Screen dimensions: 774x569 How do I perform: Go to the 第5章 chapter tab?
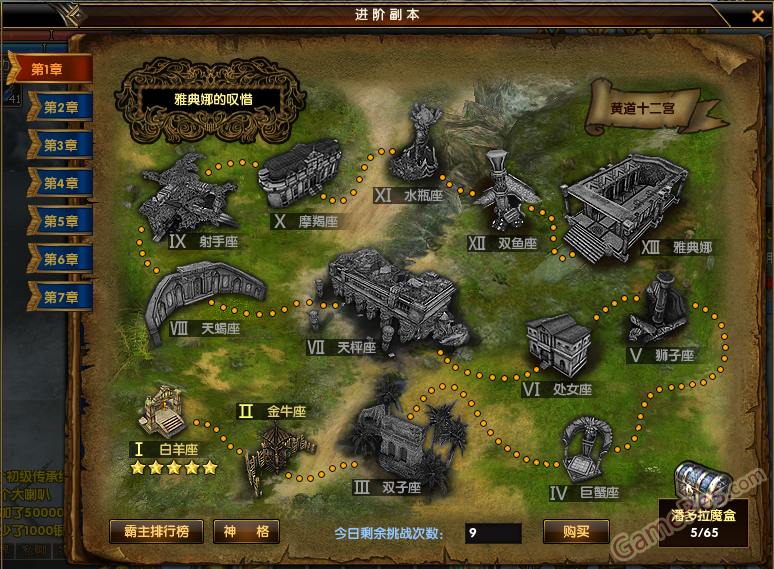[x=60, y=221]
